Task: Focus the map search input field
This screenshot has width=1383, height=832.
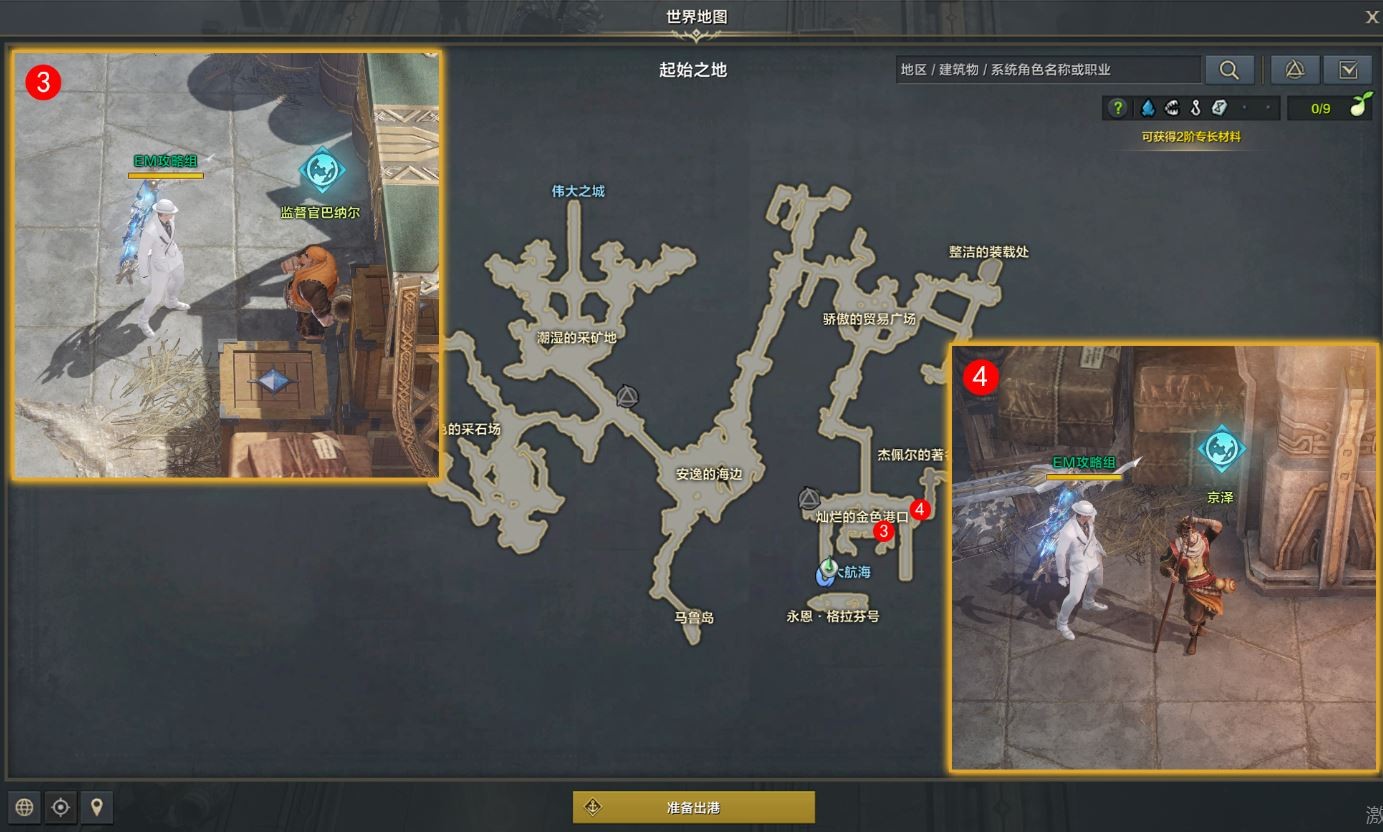Action: pyautogui.click(x=1047, y=69)
